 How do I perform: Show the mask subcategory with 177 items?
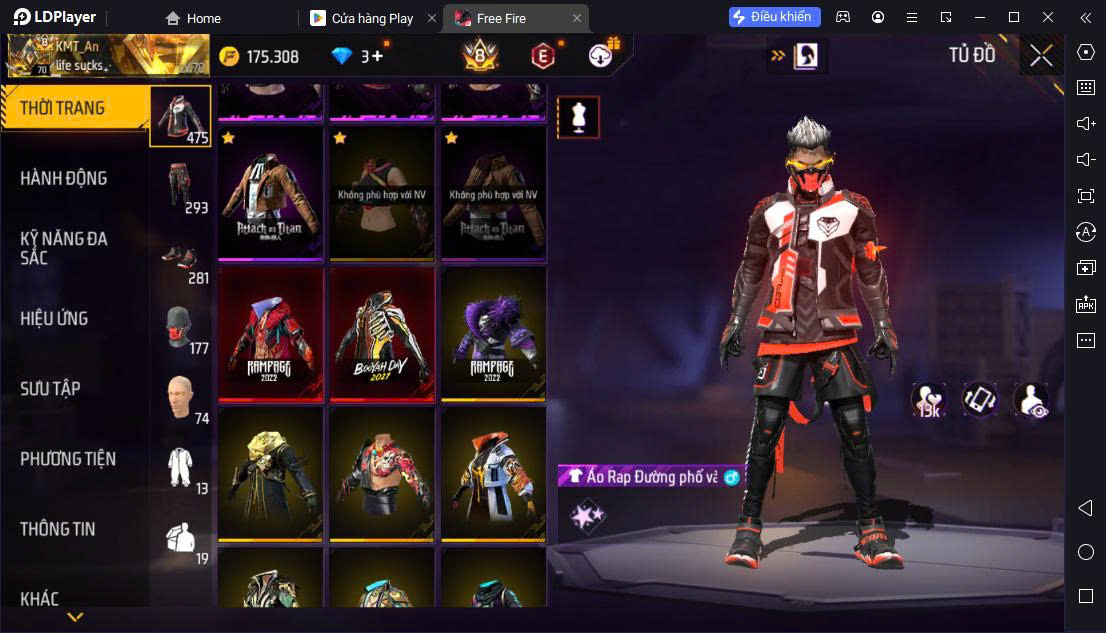[181, 327]
